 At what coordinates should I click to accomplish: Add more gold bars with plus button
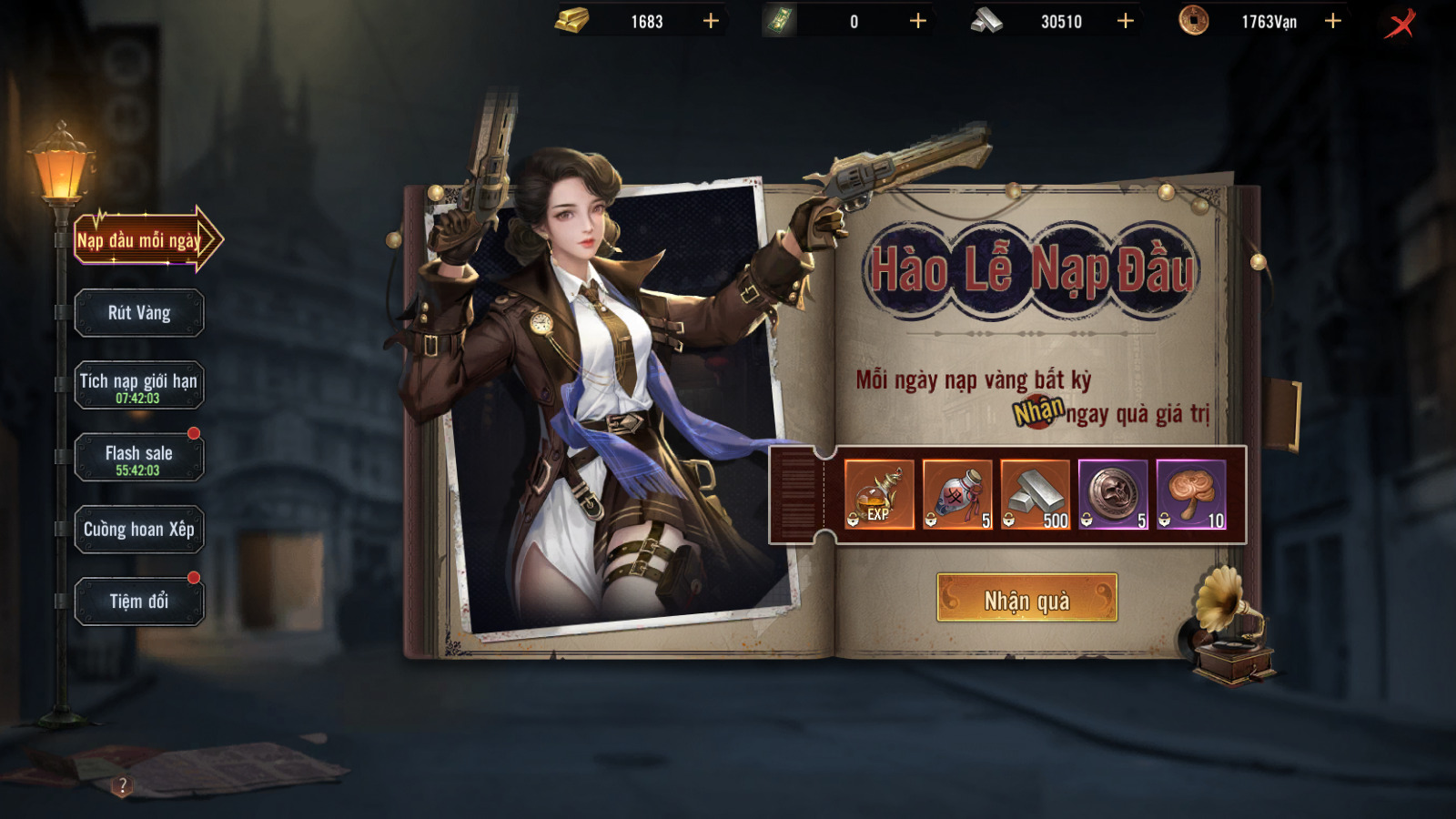pos(711,21)
